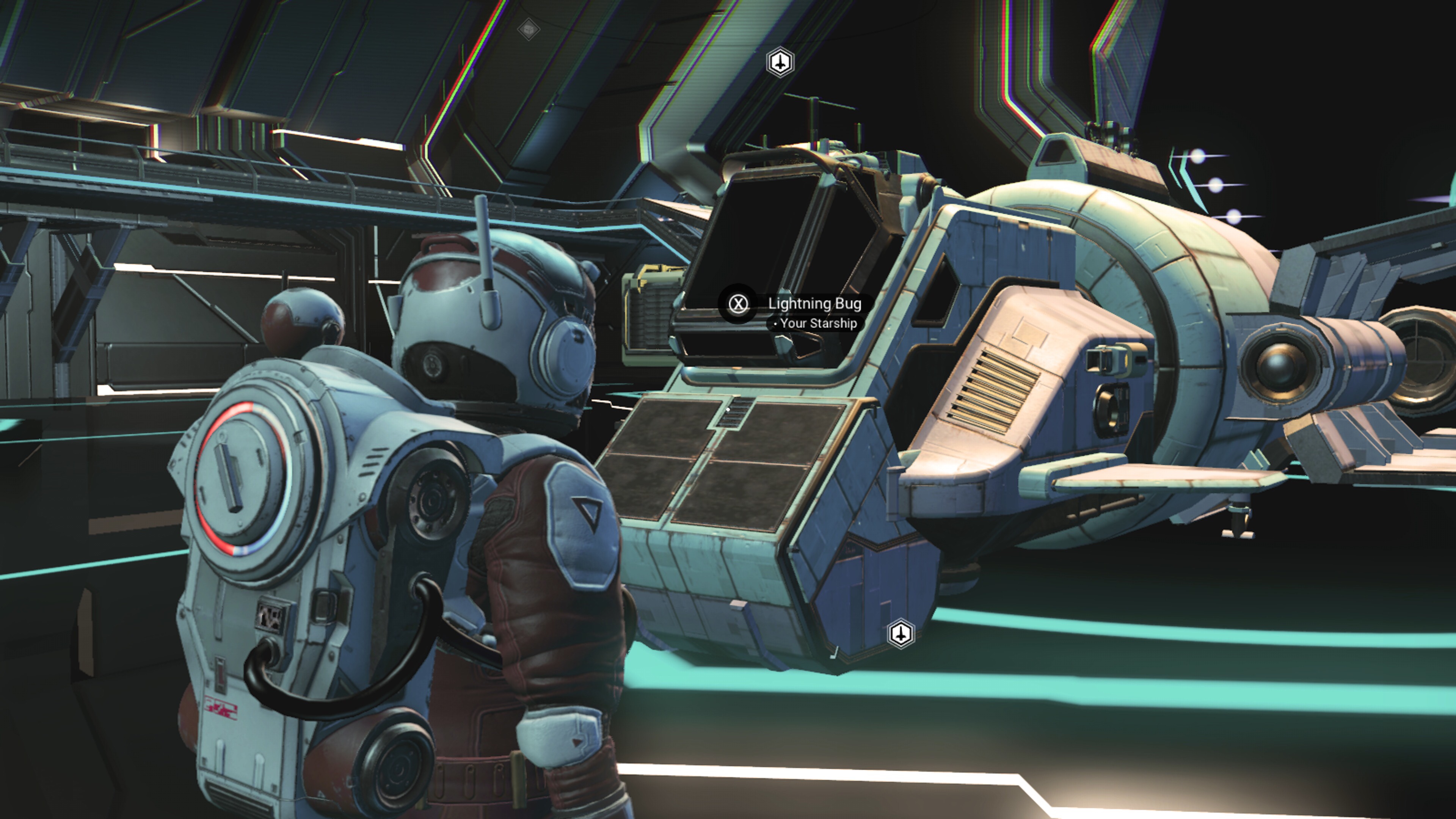Click the starship marker on the lower hull
Viewport: 1456px width, 819px height.
pyautogui.click(x=901, y=633)
